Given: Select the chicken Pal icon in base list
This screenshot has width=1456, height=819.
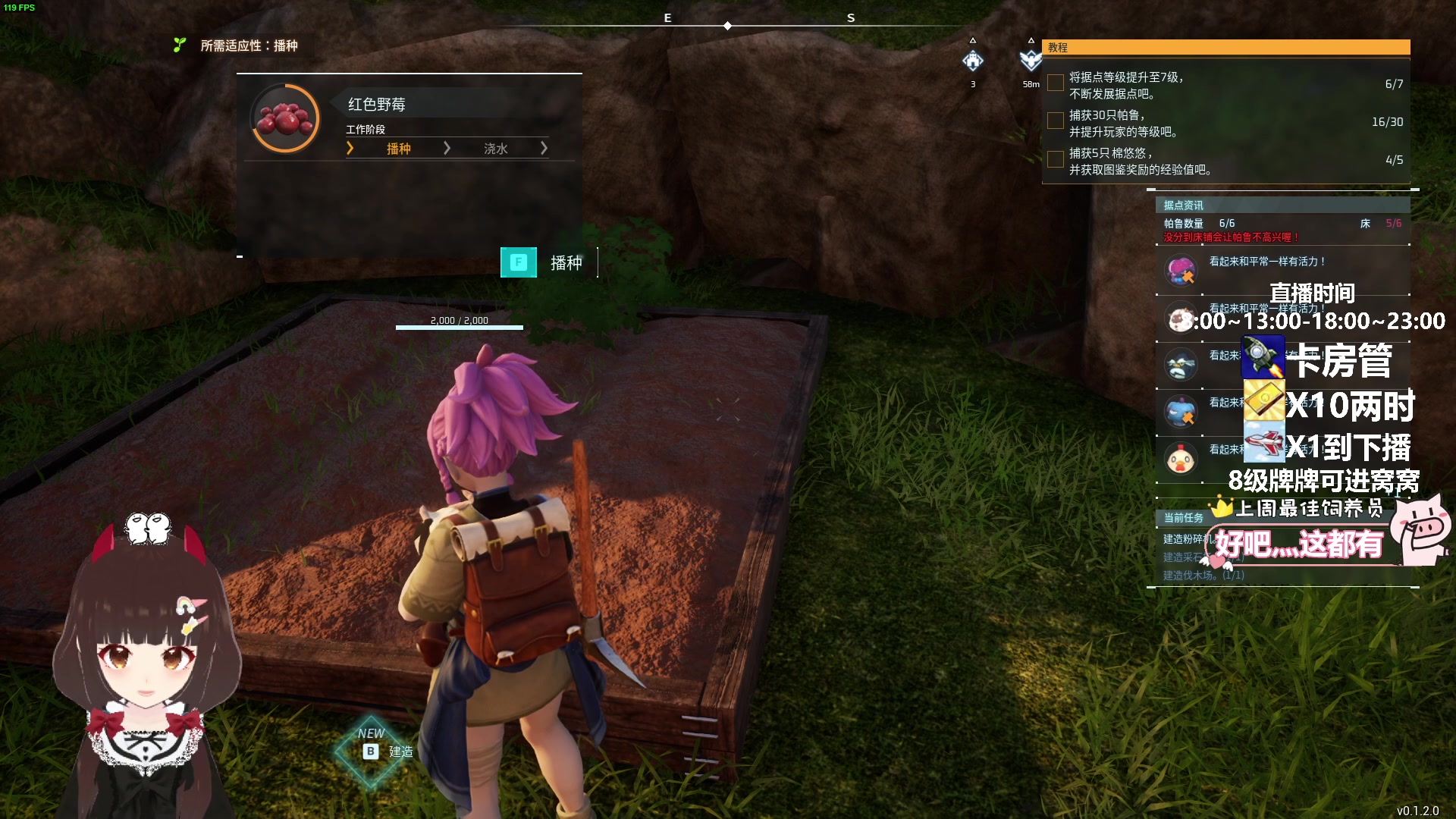Looking at the screenshot, I should [x=1181, y=459].
